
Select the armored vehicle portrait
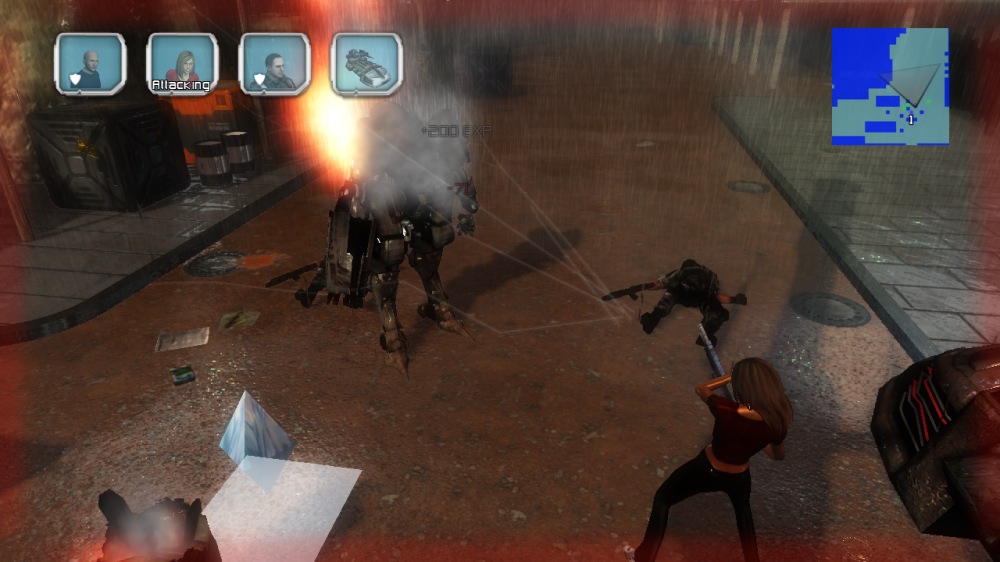[367, 64]
